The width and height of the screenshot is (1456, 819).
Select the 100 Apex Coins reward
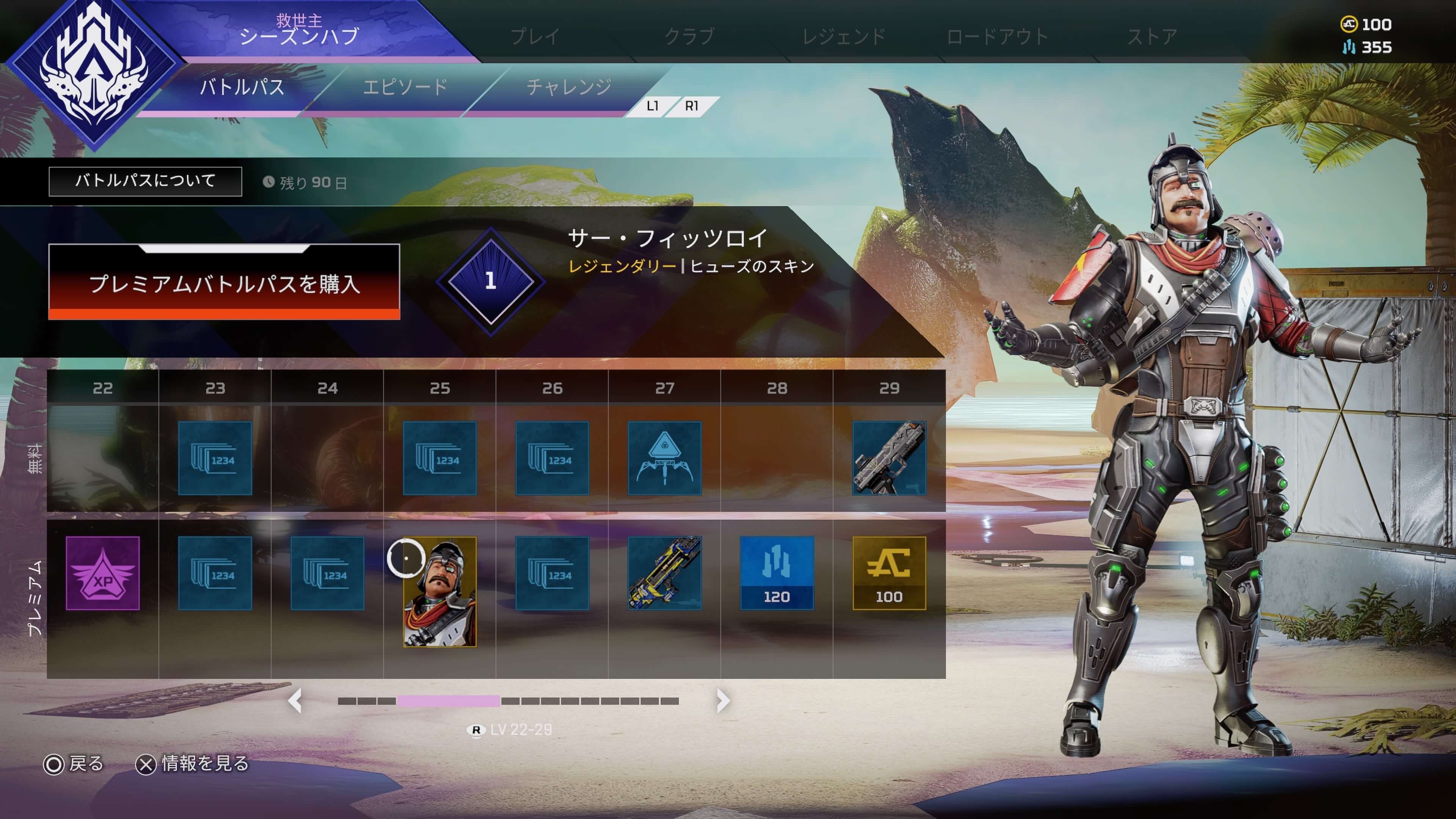click(x=889, y=573)
